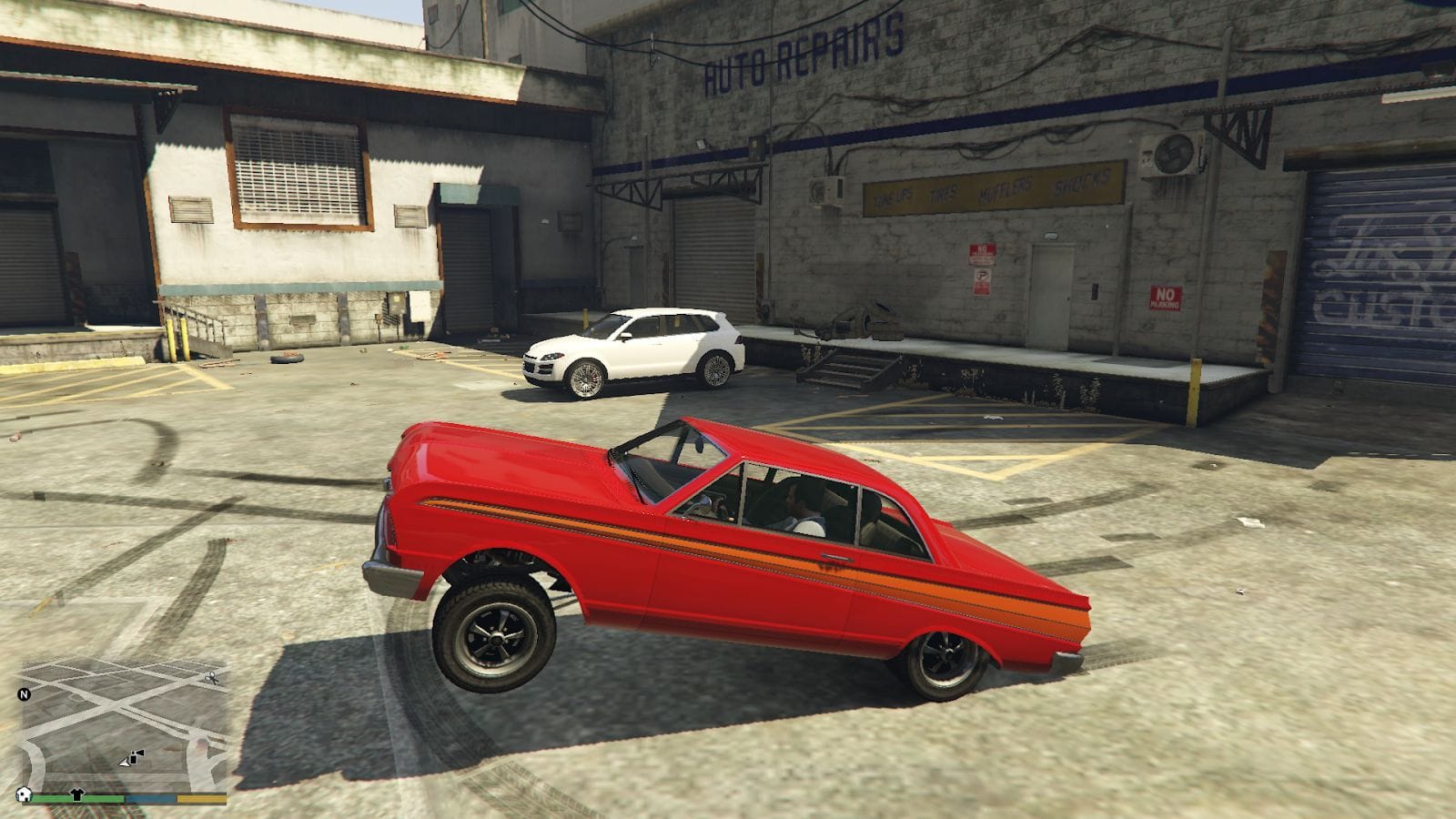This screenshot has width=1456, height=819.
Task: Click the player arrow marker on the minimap
Action: 126,763
